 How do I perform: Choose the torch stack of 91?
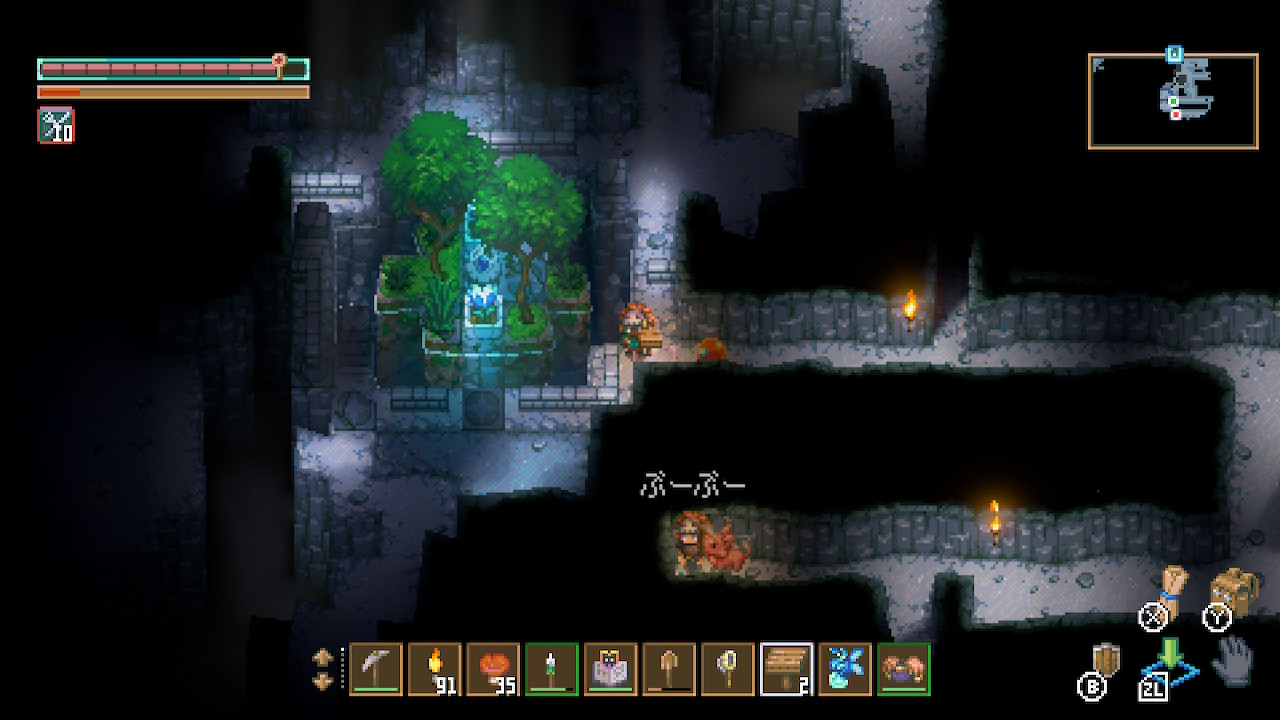tap(434, 668)
